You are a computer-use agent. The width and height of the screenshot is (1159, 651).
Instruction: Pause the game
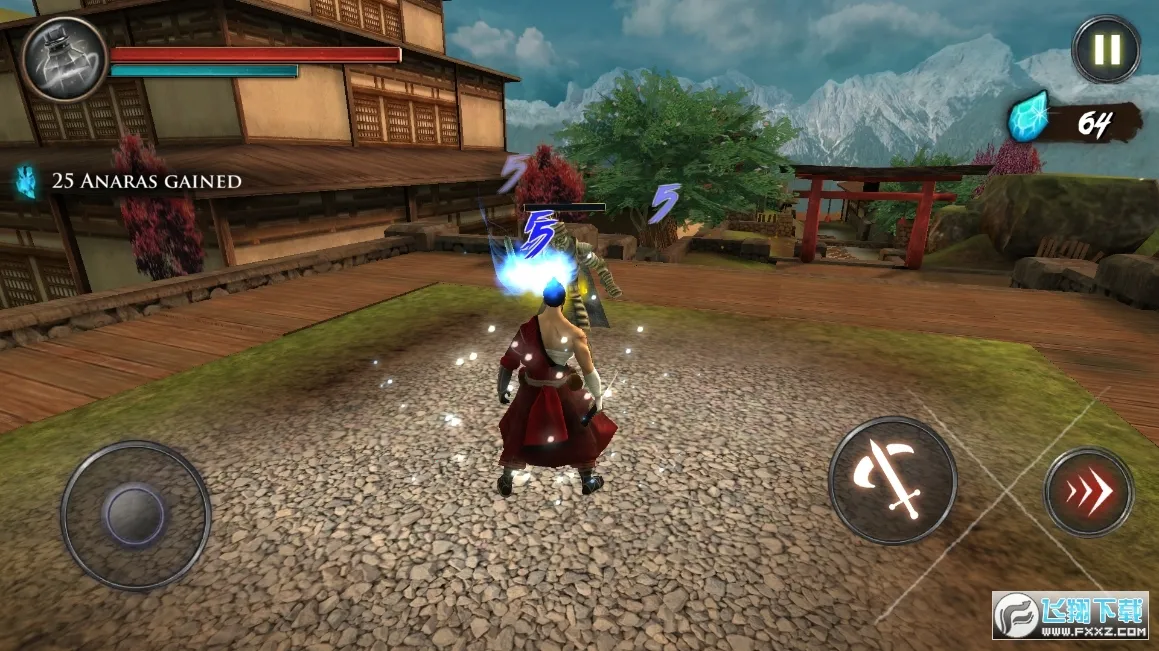1106,49
